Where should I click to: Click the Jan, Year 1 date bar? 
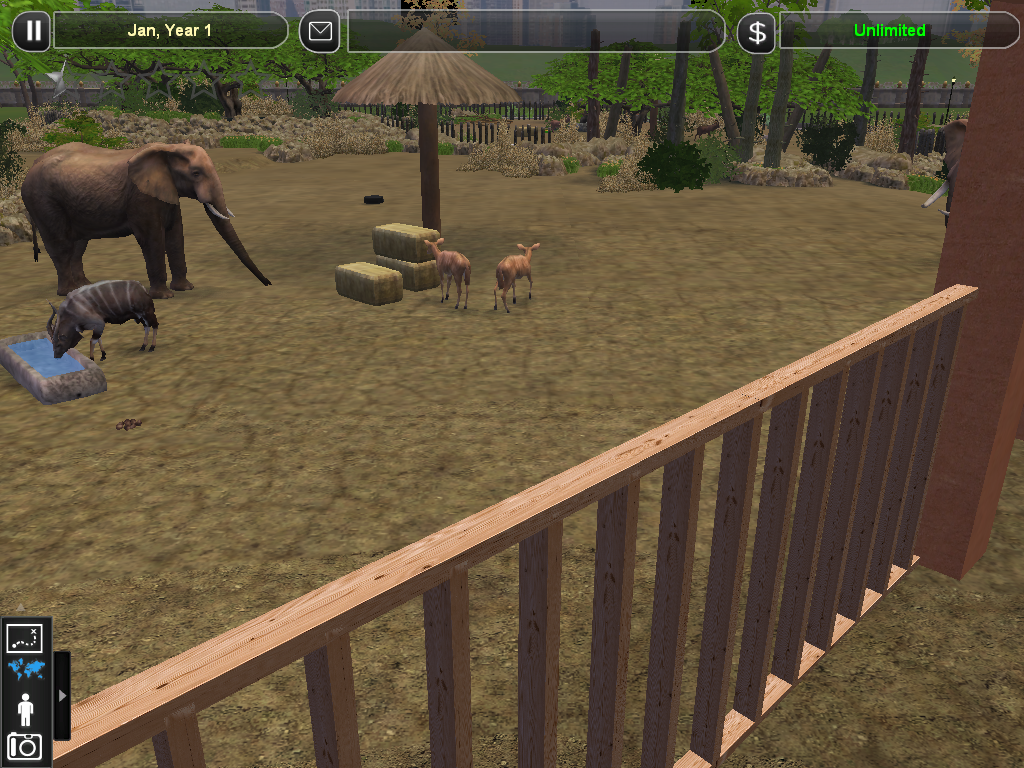click(170, 31)
